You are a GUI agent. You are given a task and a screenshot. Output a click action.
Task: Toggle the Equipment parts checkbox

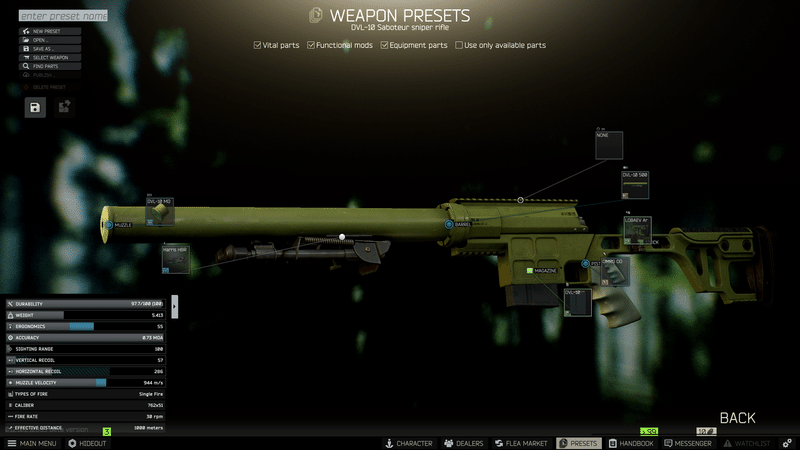[384, 45]
